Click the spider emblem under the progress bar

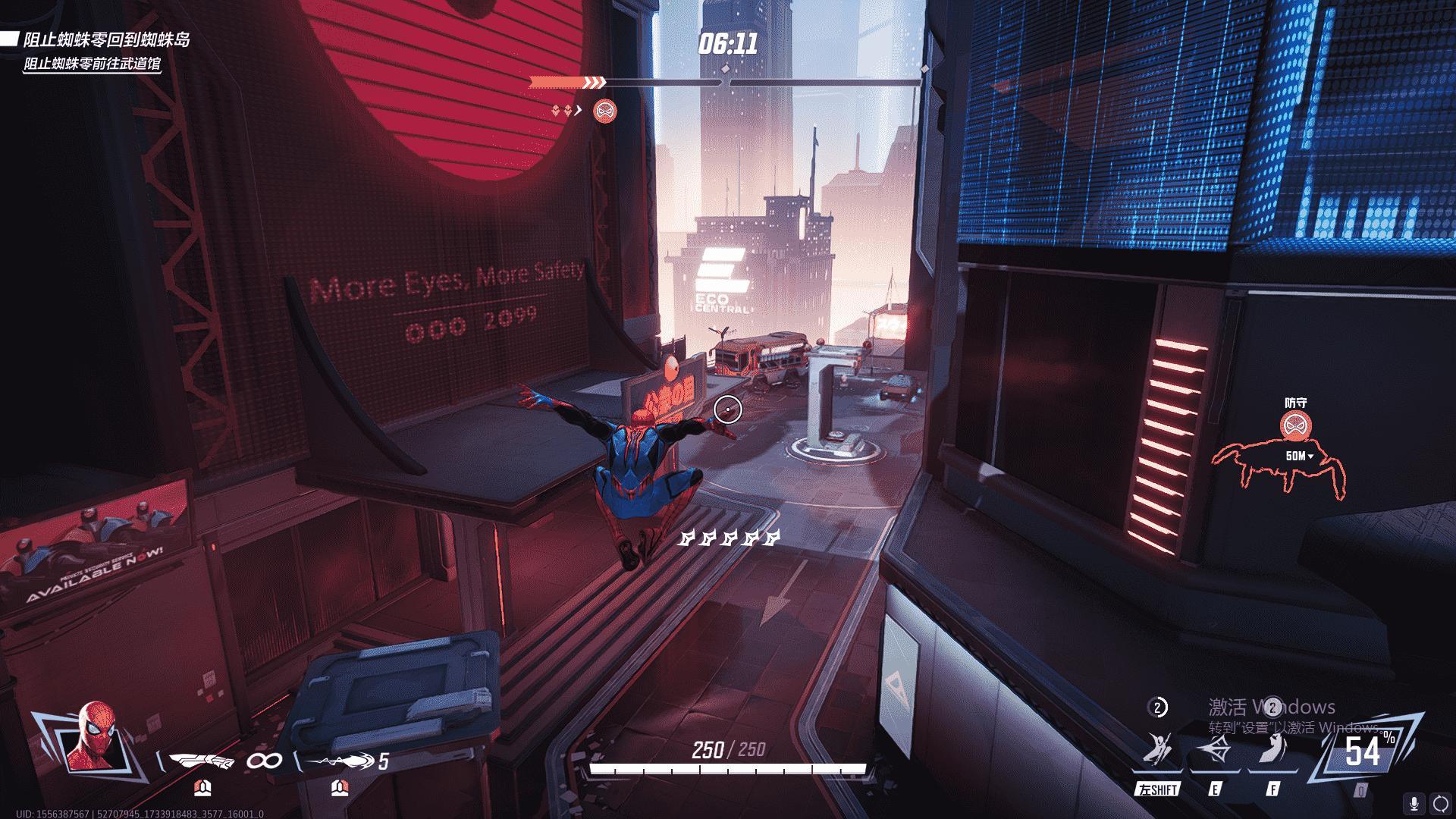604,111
